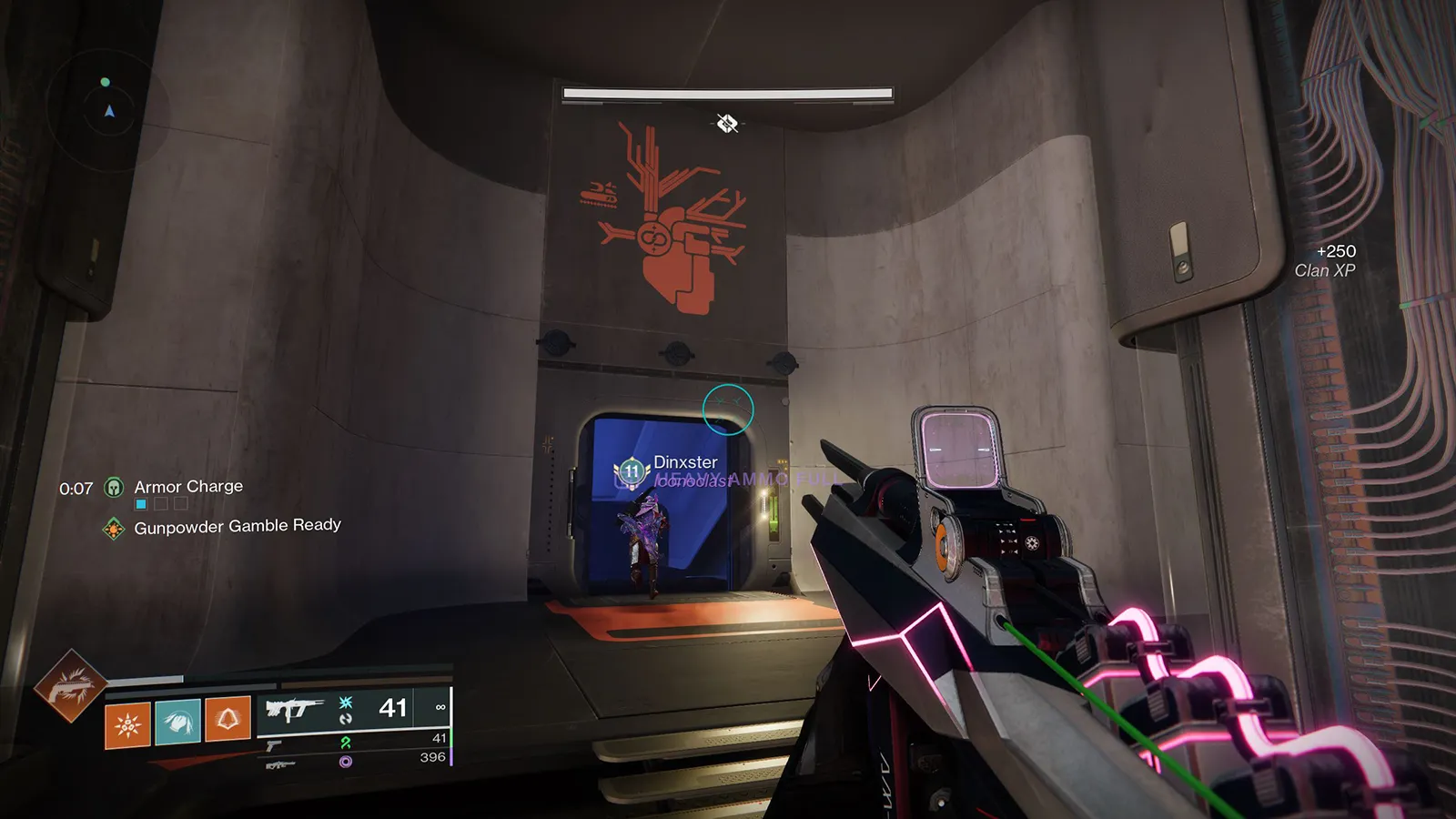
Task: Click the white diamond objective waypoint marker
Action: [x=726, y=123]
